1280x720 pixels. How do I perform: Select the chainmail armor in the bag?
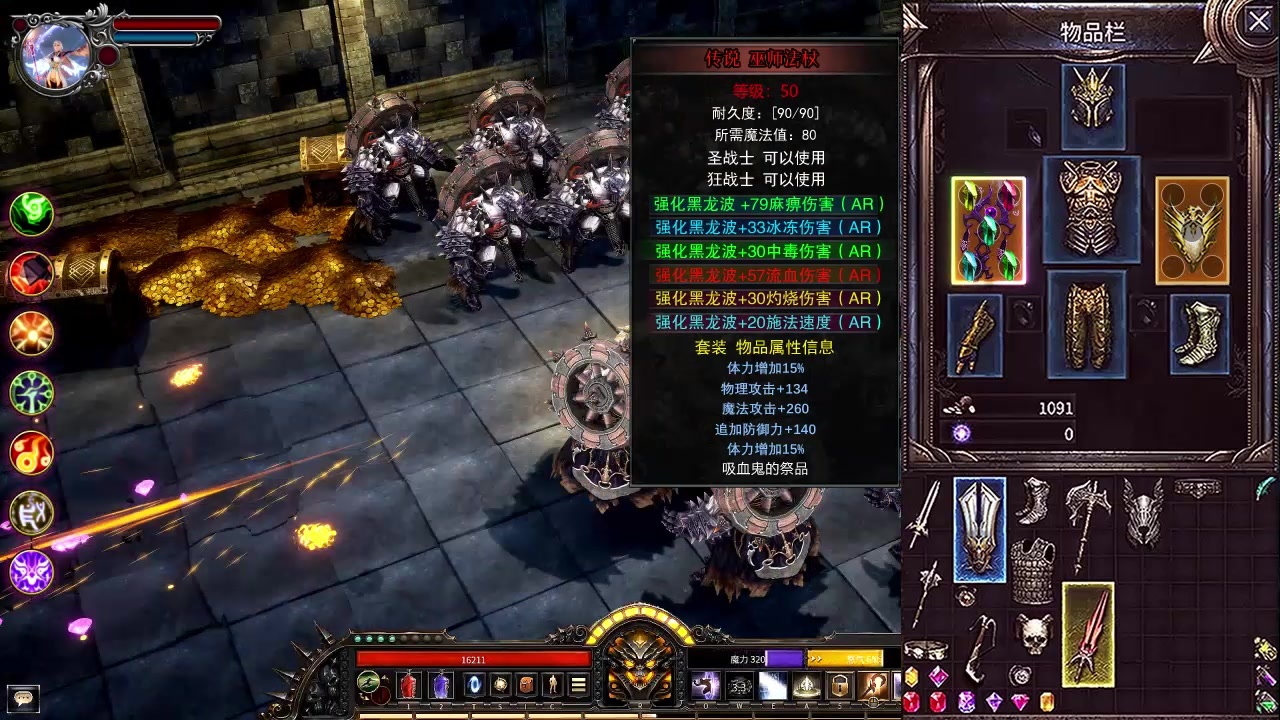point(1032,570)
